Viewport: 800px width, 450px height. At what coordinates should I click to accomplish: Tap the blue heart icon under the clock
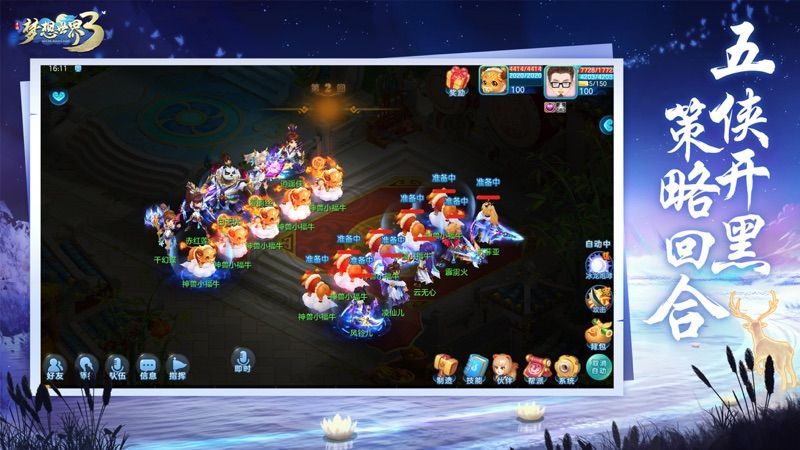click(x=56, y=98)
